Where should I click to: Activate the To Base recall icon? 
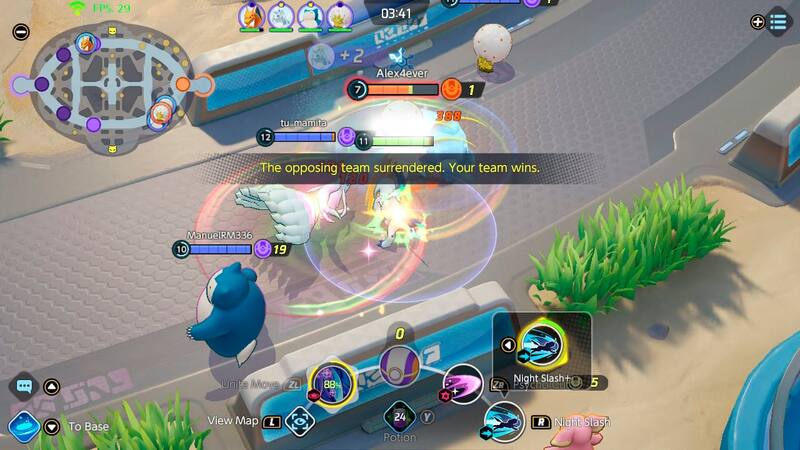22,426
